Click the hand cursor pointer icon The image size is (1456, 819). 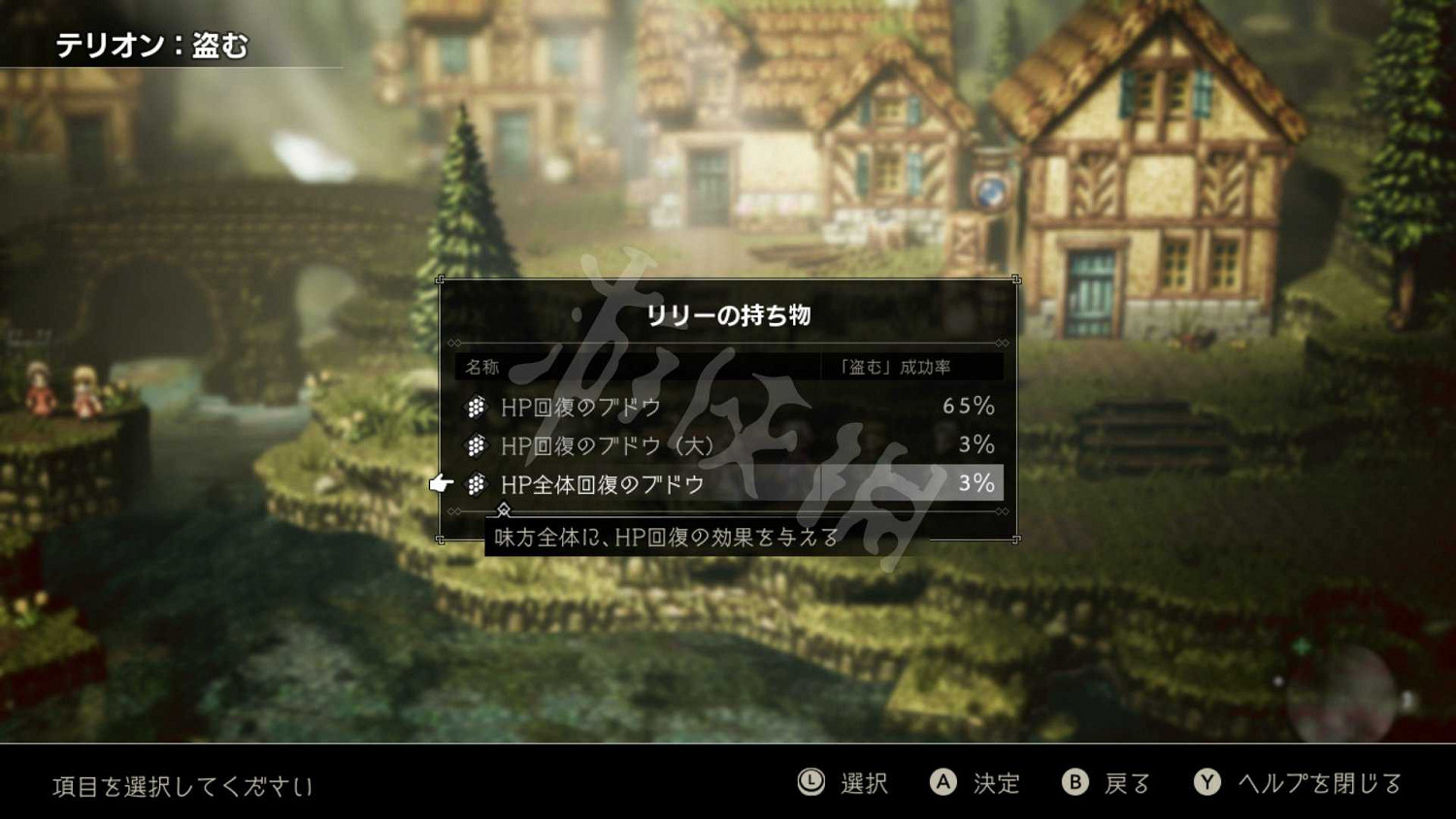(442, 481)
